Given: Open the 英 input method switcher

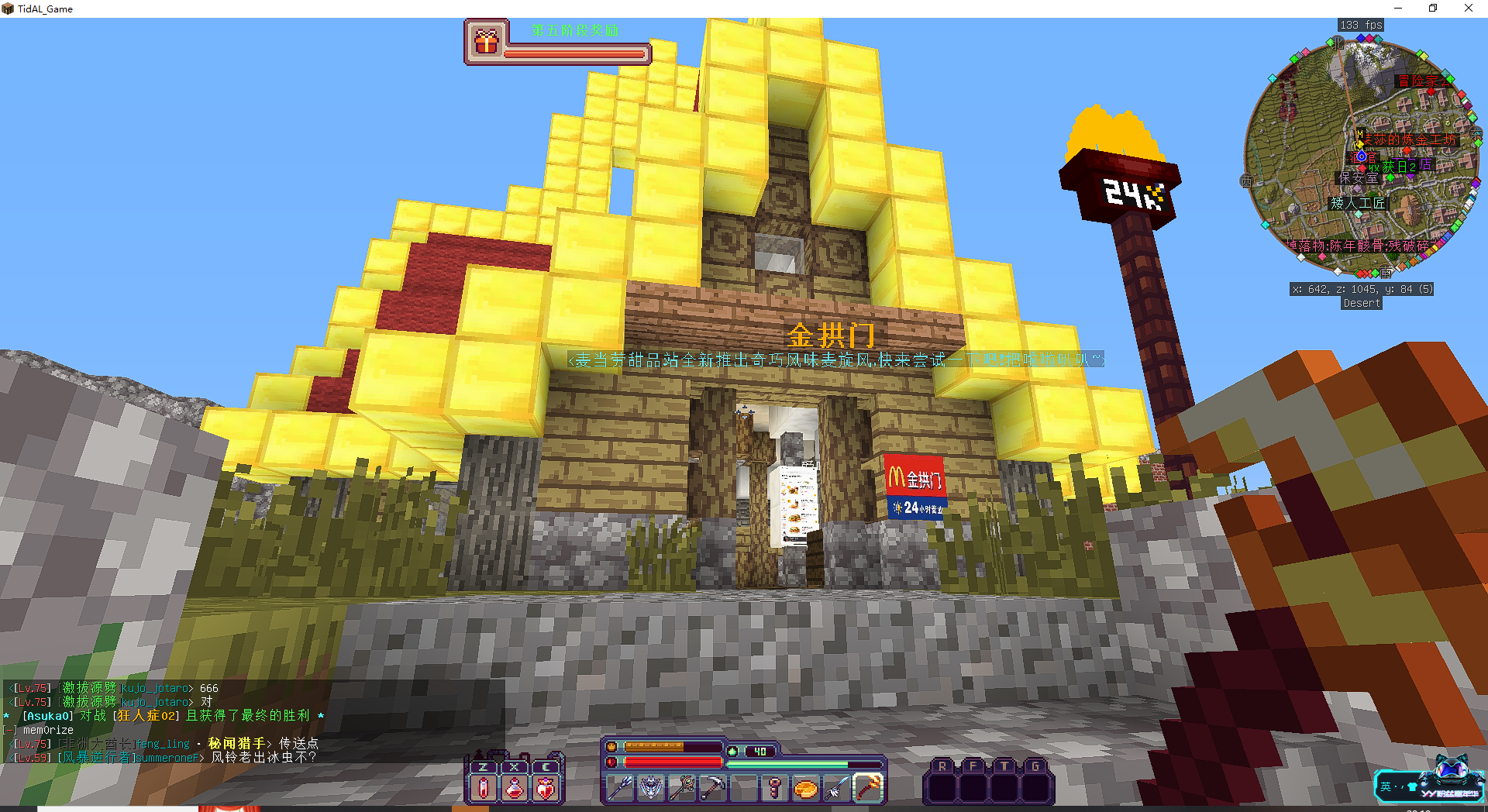Looking at the screenshot, I should pos(1386,786).
